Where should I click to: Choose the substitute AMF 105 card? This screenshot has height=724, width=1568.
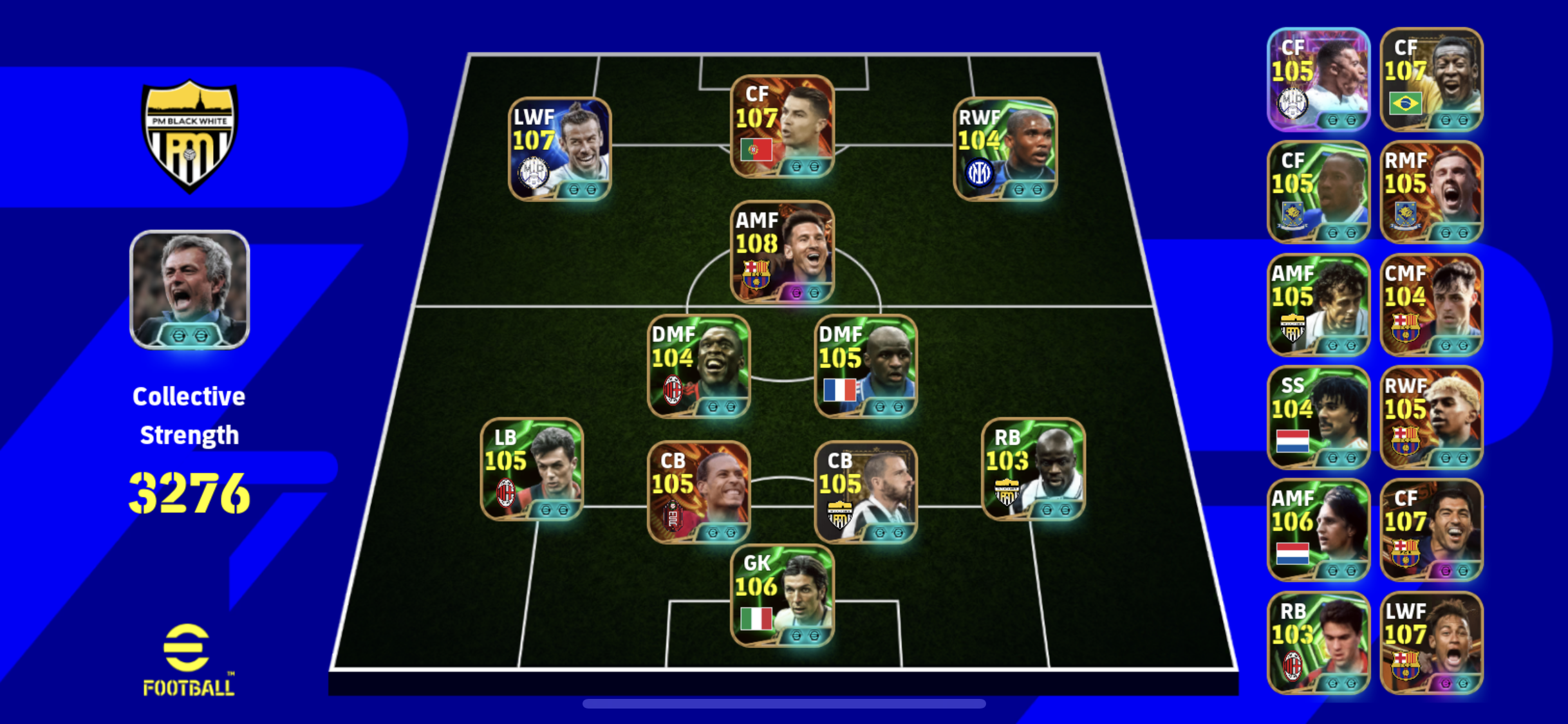point(1318,305)
